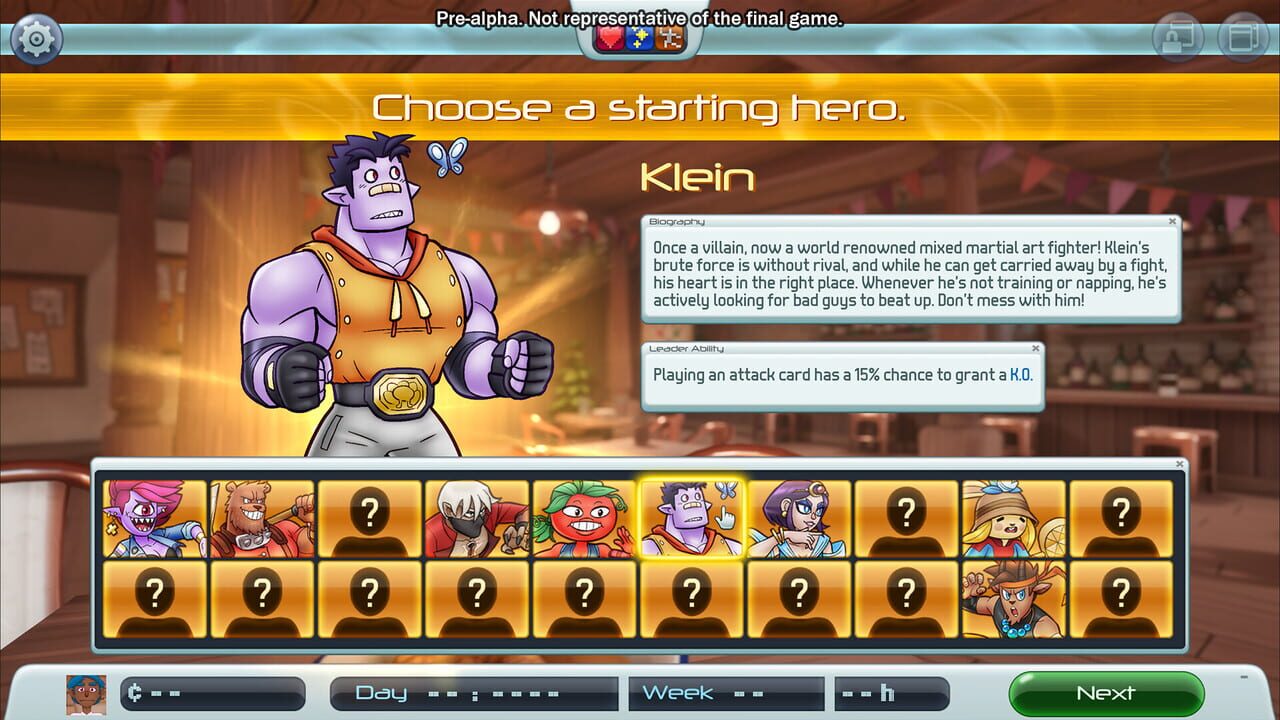
Task: Close the Leader Ability panel
Action: tap(1036, 348)
